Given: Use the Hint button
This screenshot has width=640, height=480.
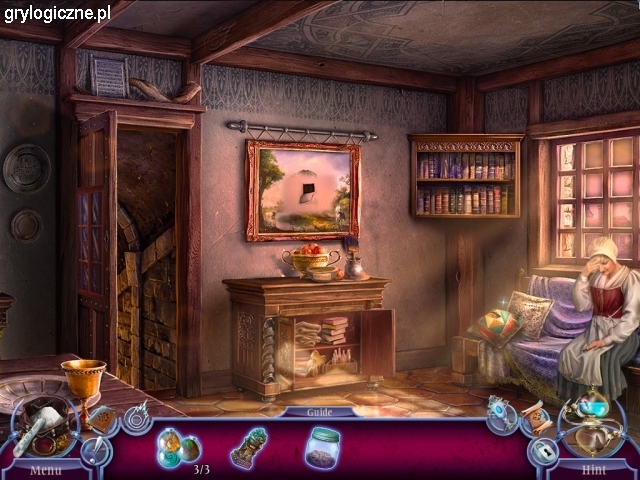Looking at the screenshot, I should [594, 467].
